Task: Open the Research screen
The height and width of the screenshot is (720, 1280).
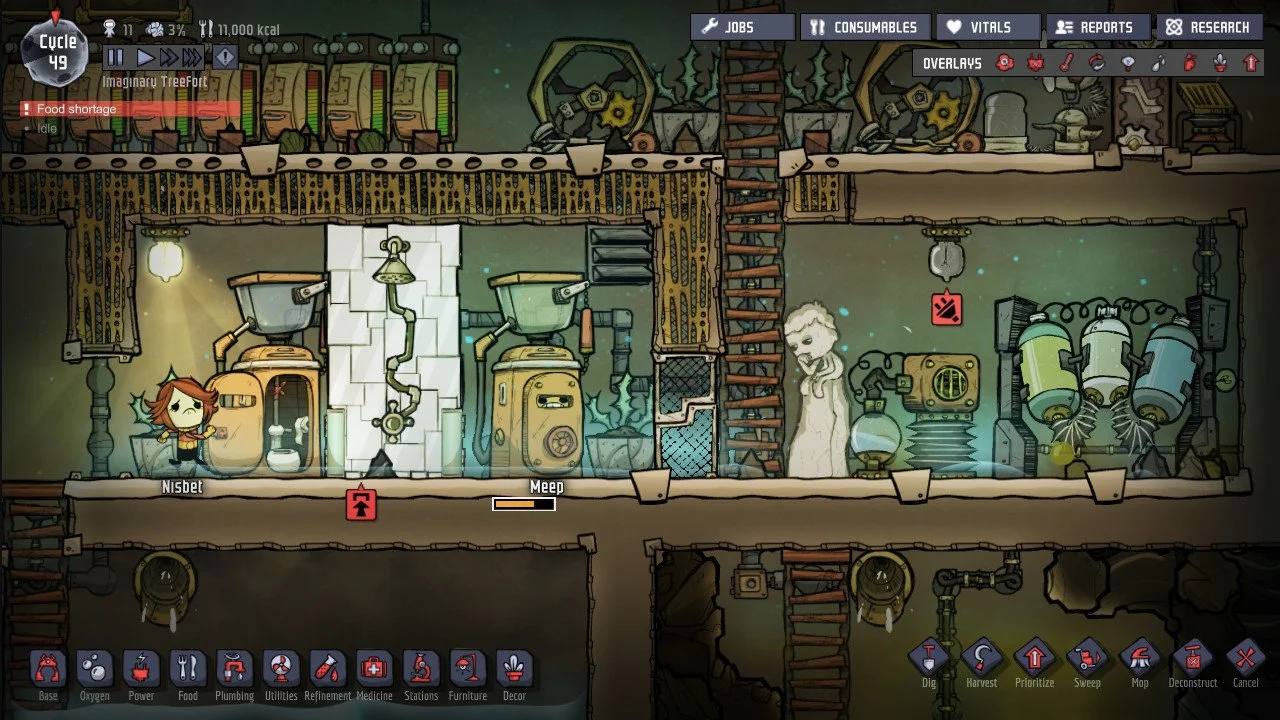Action: pyautogui.click(x=1209, y=27)
